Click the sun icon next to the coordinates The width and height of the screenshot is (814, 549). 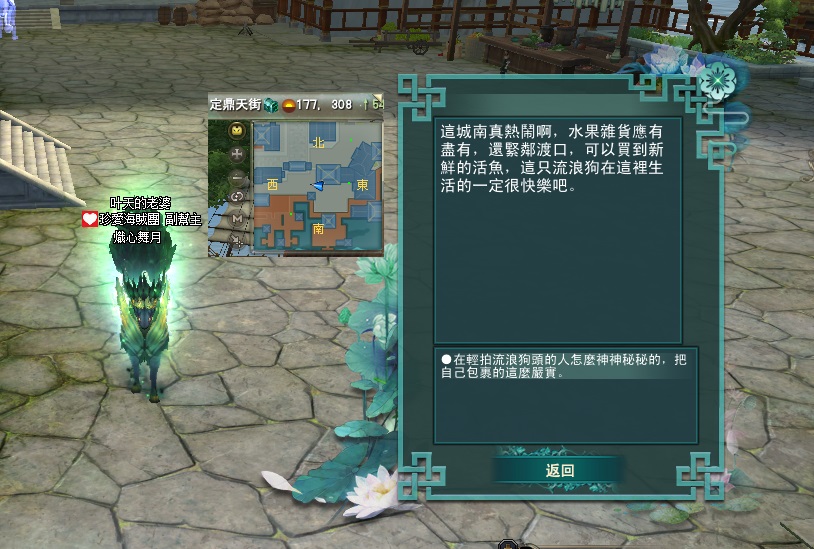tap(289, 104)
